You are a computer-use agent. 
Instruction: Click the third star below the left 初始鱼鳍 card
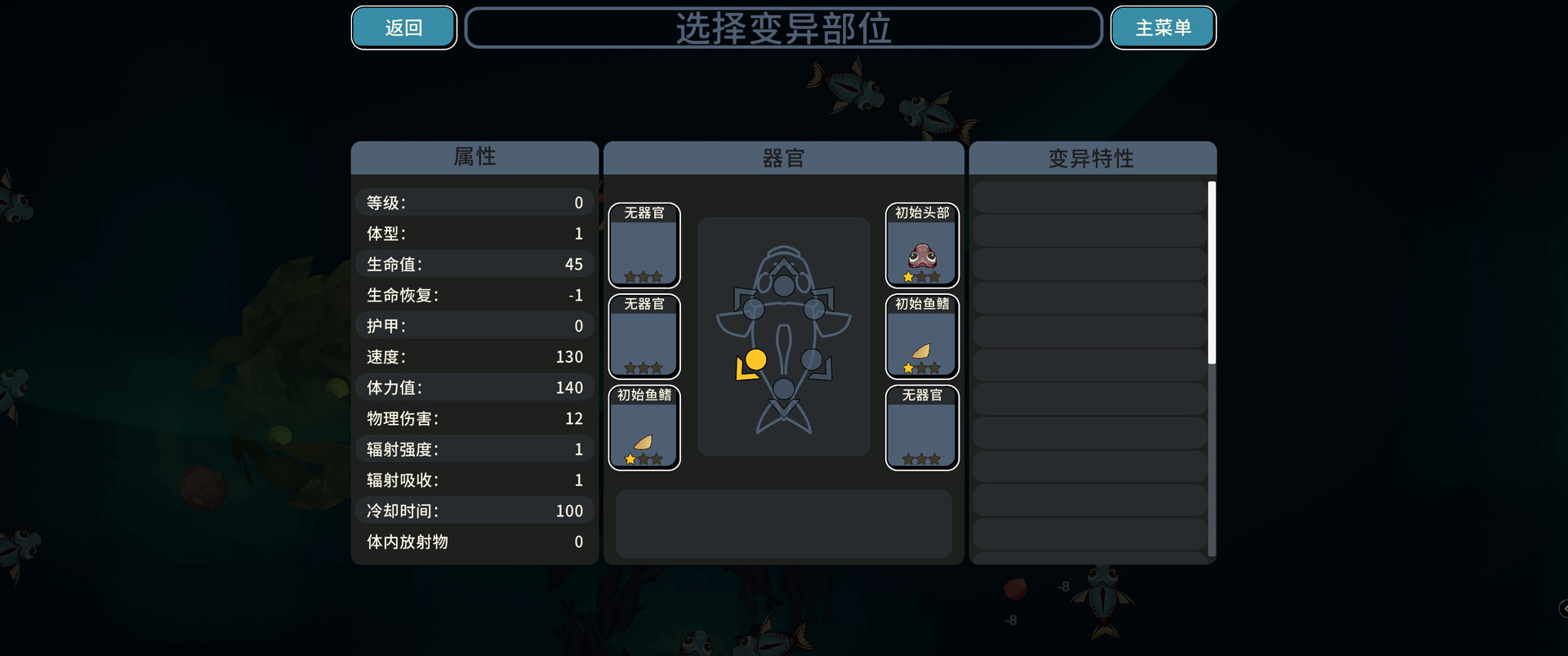click(x=657, y=458)
